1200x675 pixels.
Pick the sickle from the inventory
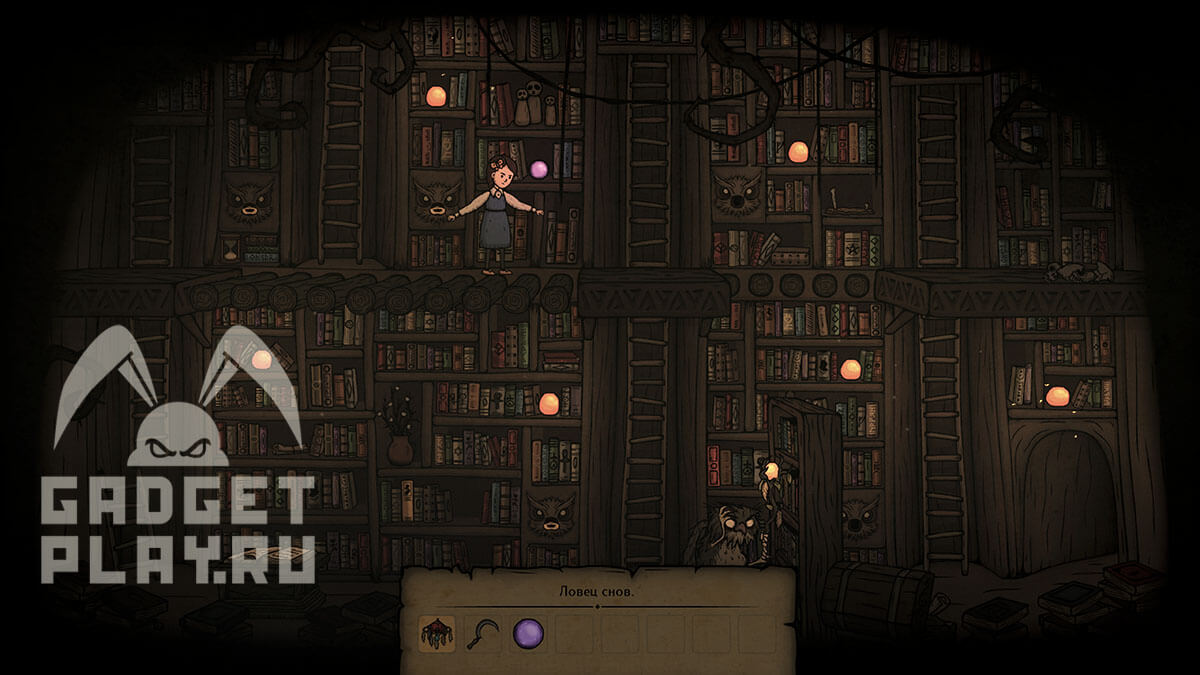tap(482, 633)
